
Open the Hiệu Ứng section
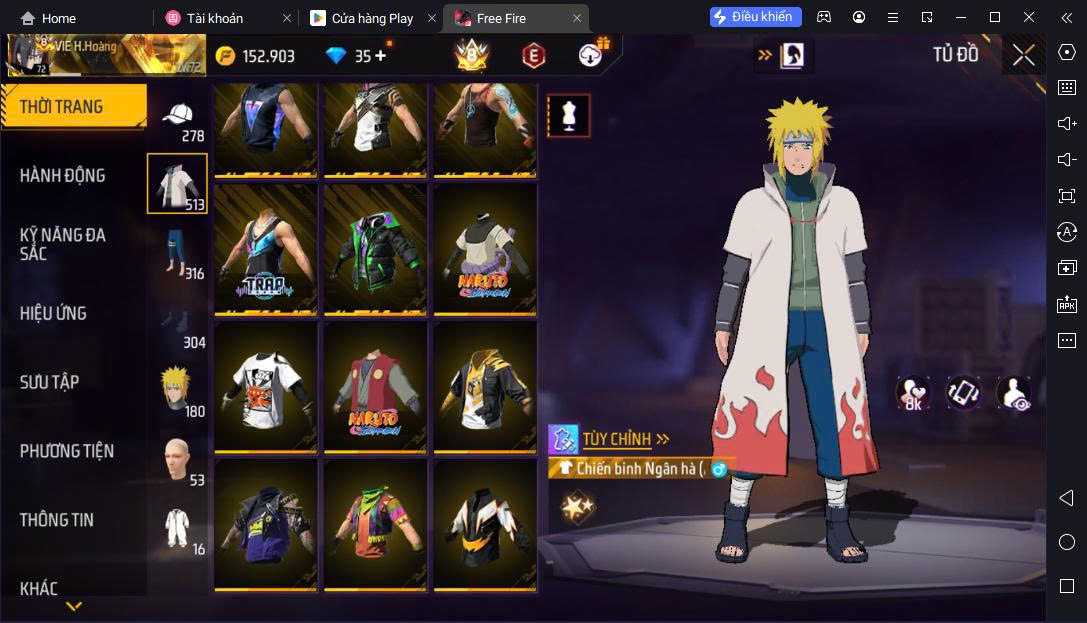click(x=53, y=313)
